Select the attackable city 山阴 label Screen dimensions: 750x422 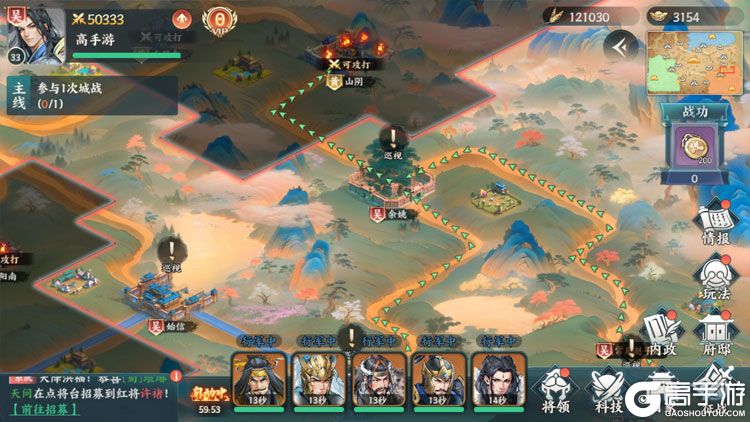click(x=352, y=82)
